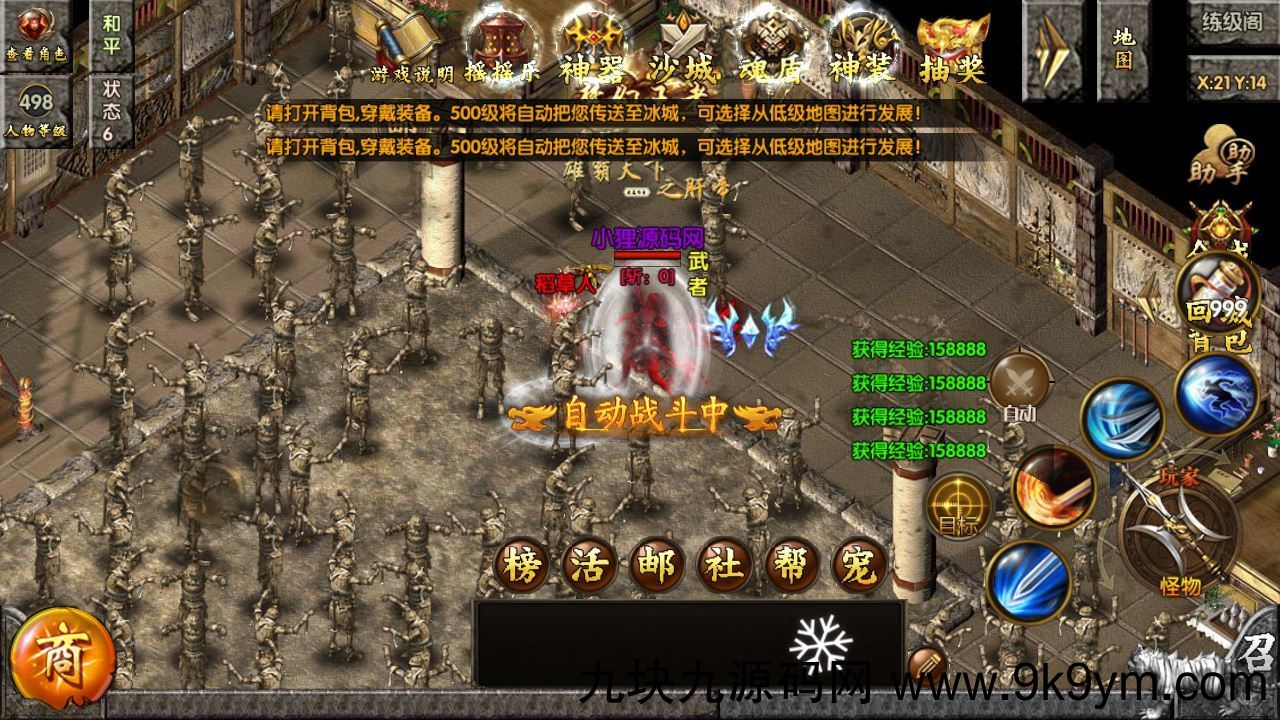Open the 查看角色 character view
Image resolution: width=1280 pixels, height=720 pixels.
(36, 34)
